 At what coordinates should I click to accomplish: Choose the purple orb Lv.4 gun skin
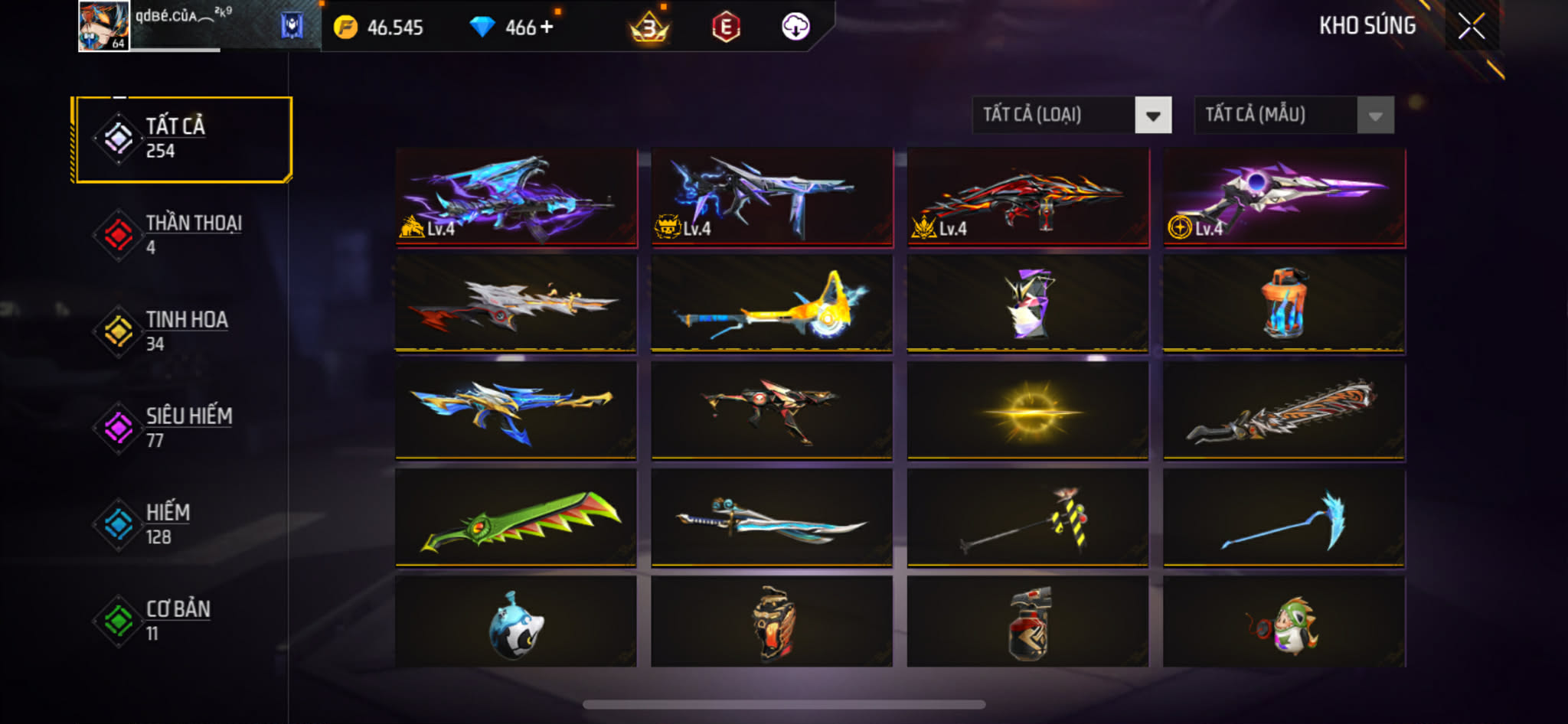(1284, 197)
